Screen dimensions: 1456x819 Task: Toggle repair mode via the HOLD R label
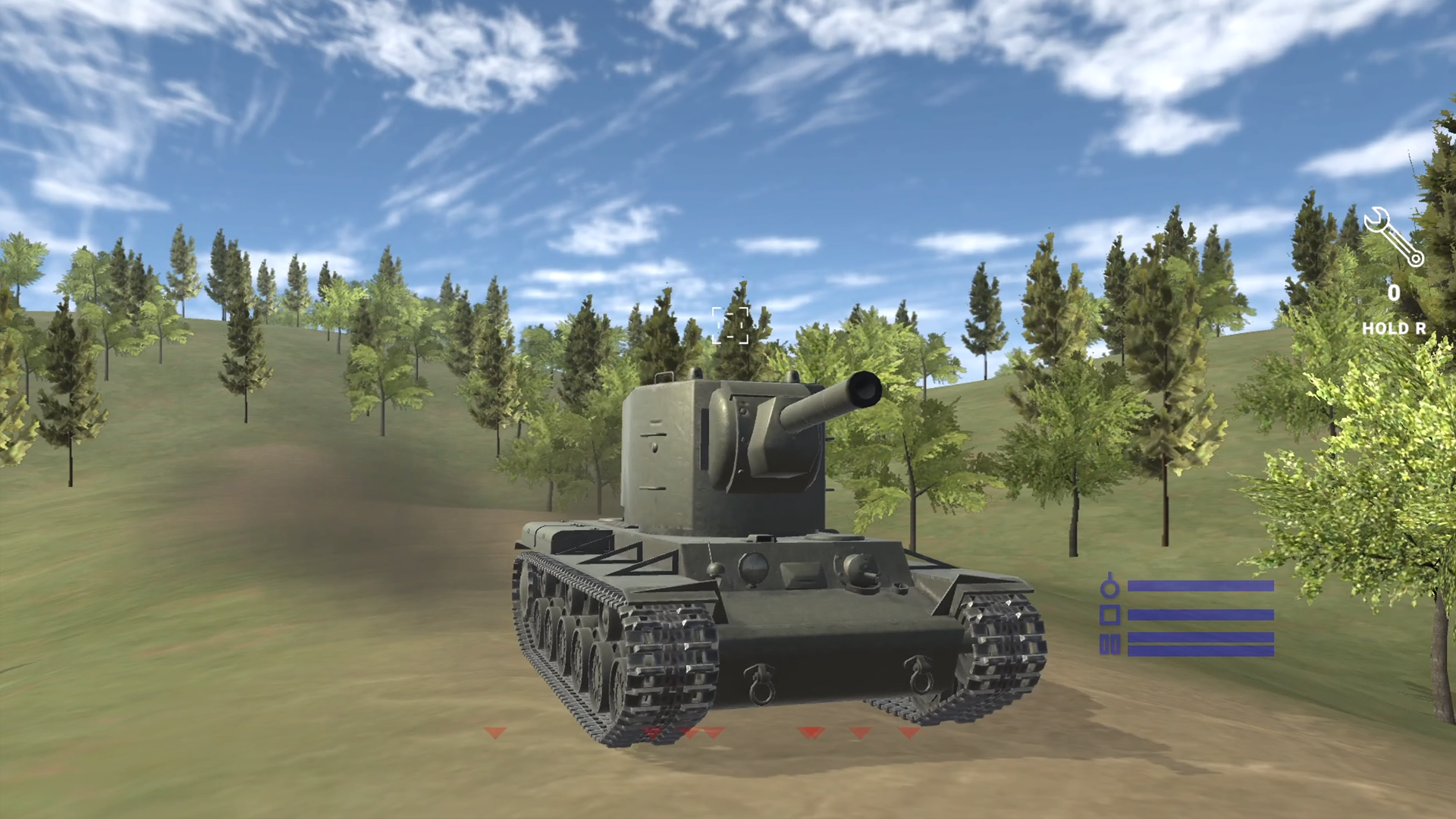point(1395,330)
